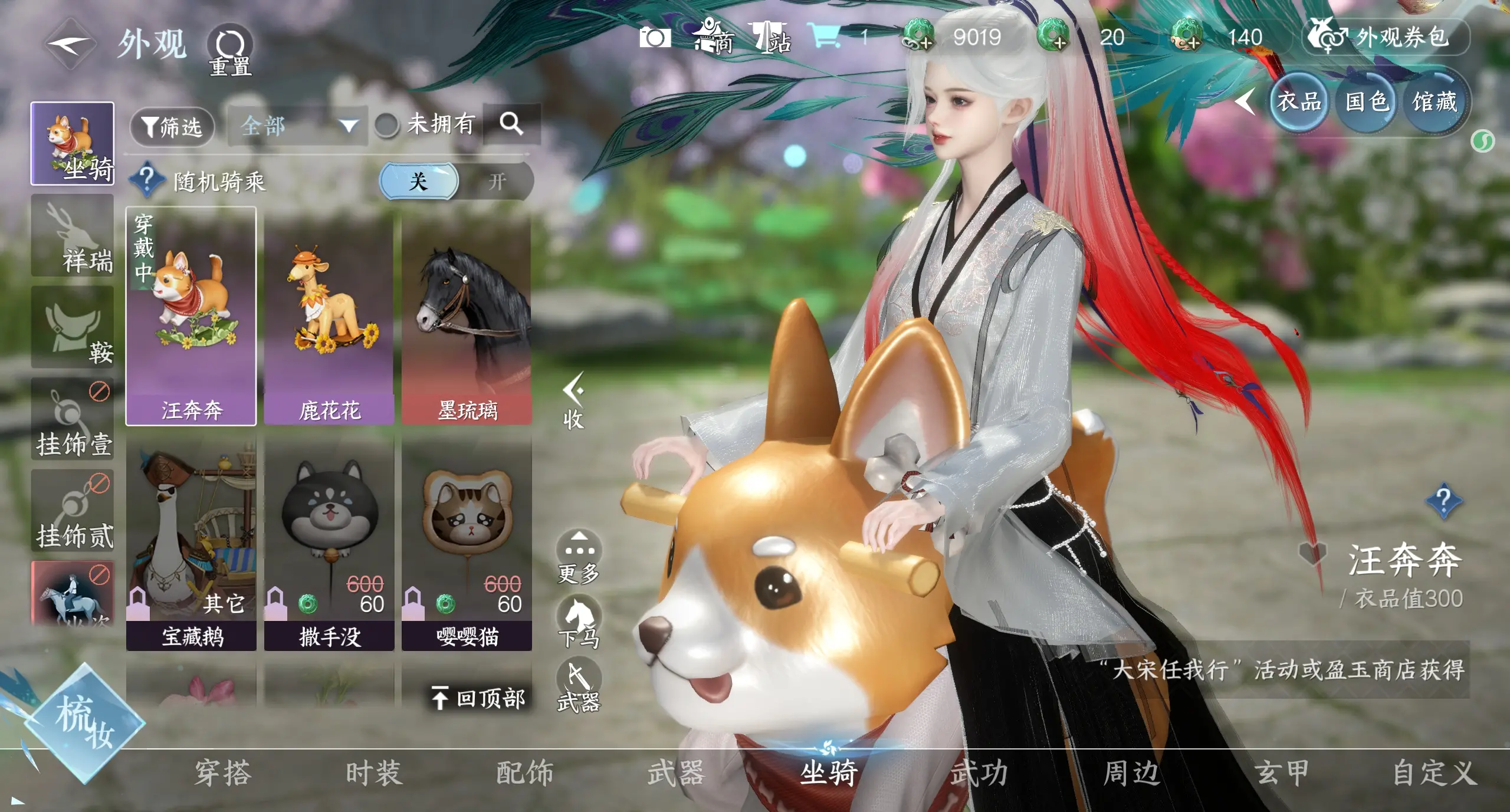Select the 撒手没 husky balloon mount

click(x=329, y=543)
